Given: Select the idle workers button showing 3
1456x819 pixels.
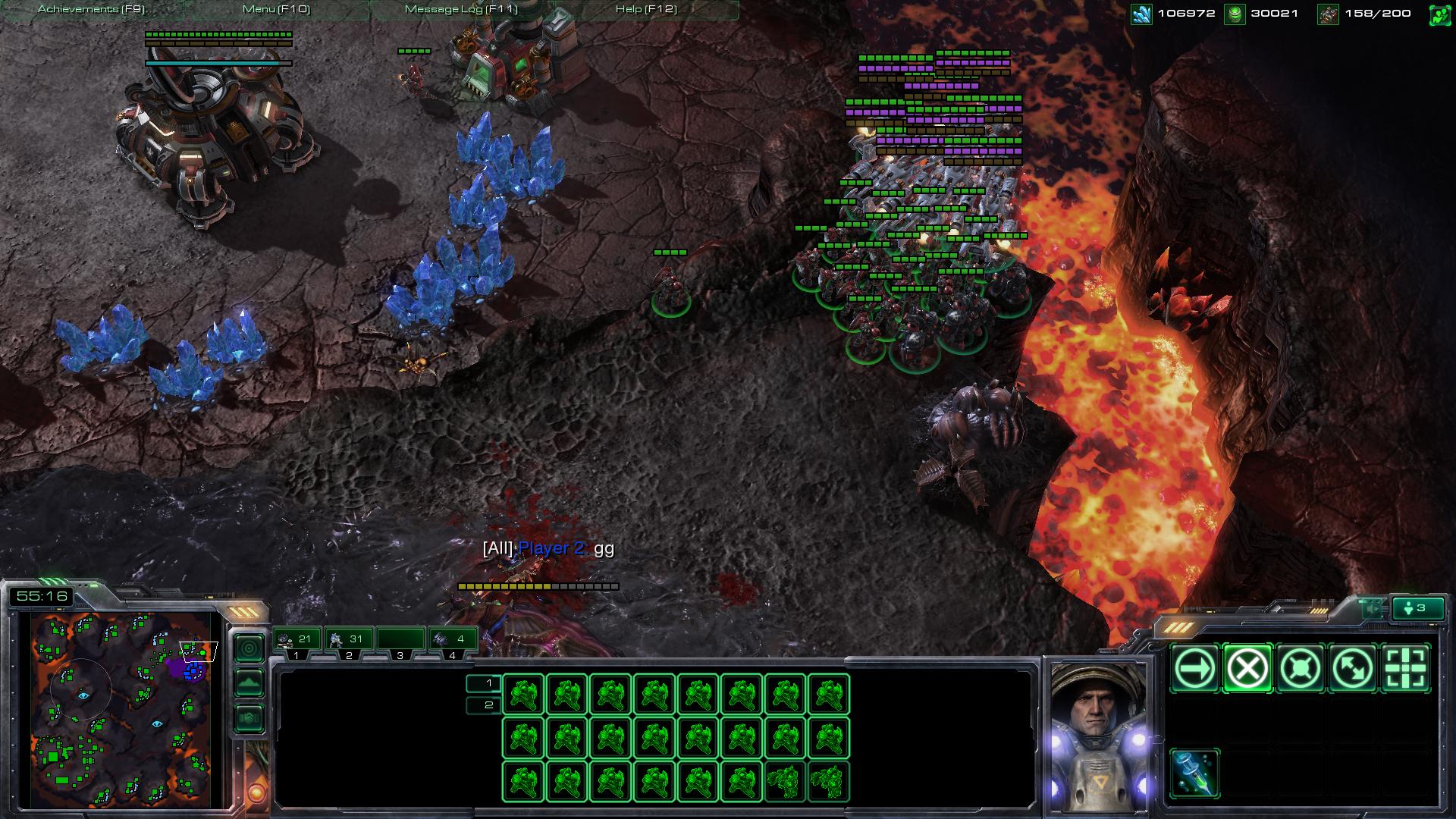Looking at the screenshot, I should (x=1416, y=608).
